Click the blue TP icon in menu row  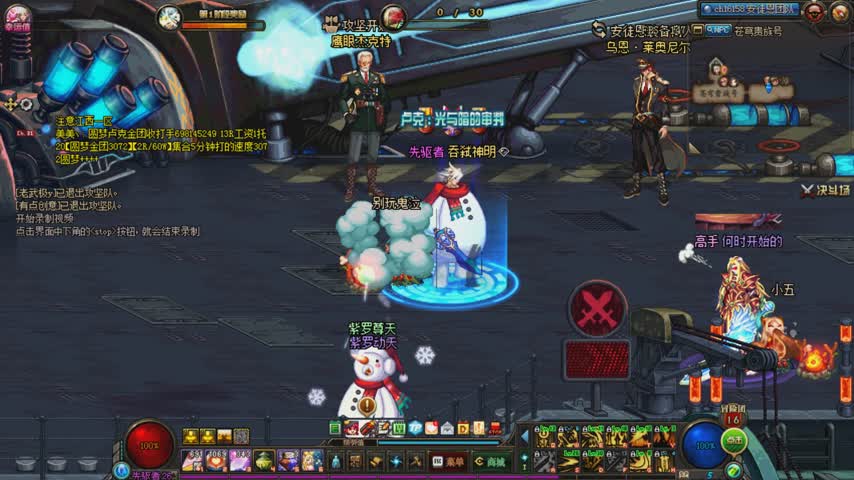[x=414, y=428]
